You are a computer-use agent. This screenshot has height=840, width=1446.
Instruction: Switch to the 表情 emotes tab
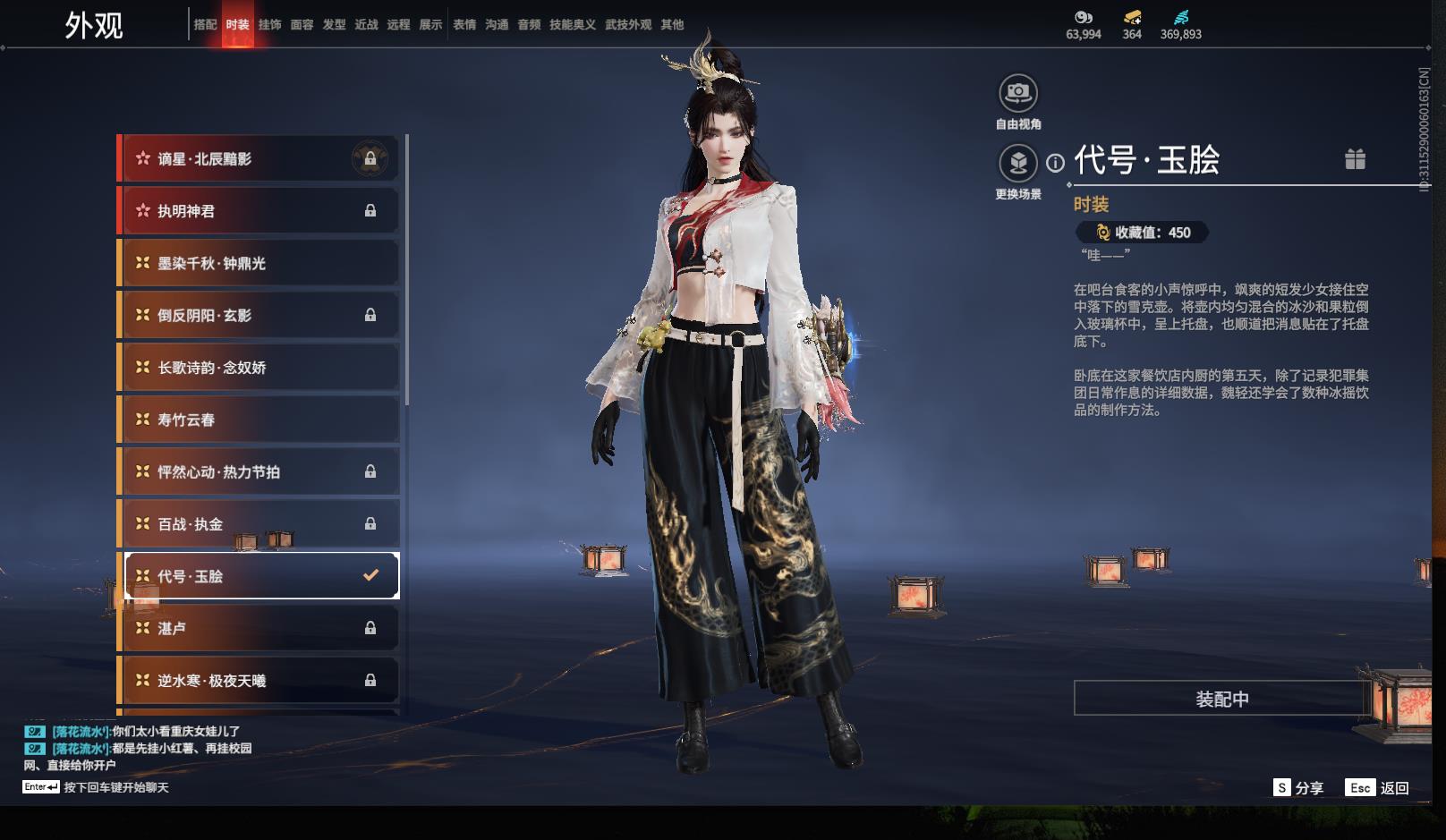tap(464, 25)
